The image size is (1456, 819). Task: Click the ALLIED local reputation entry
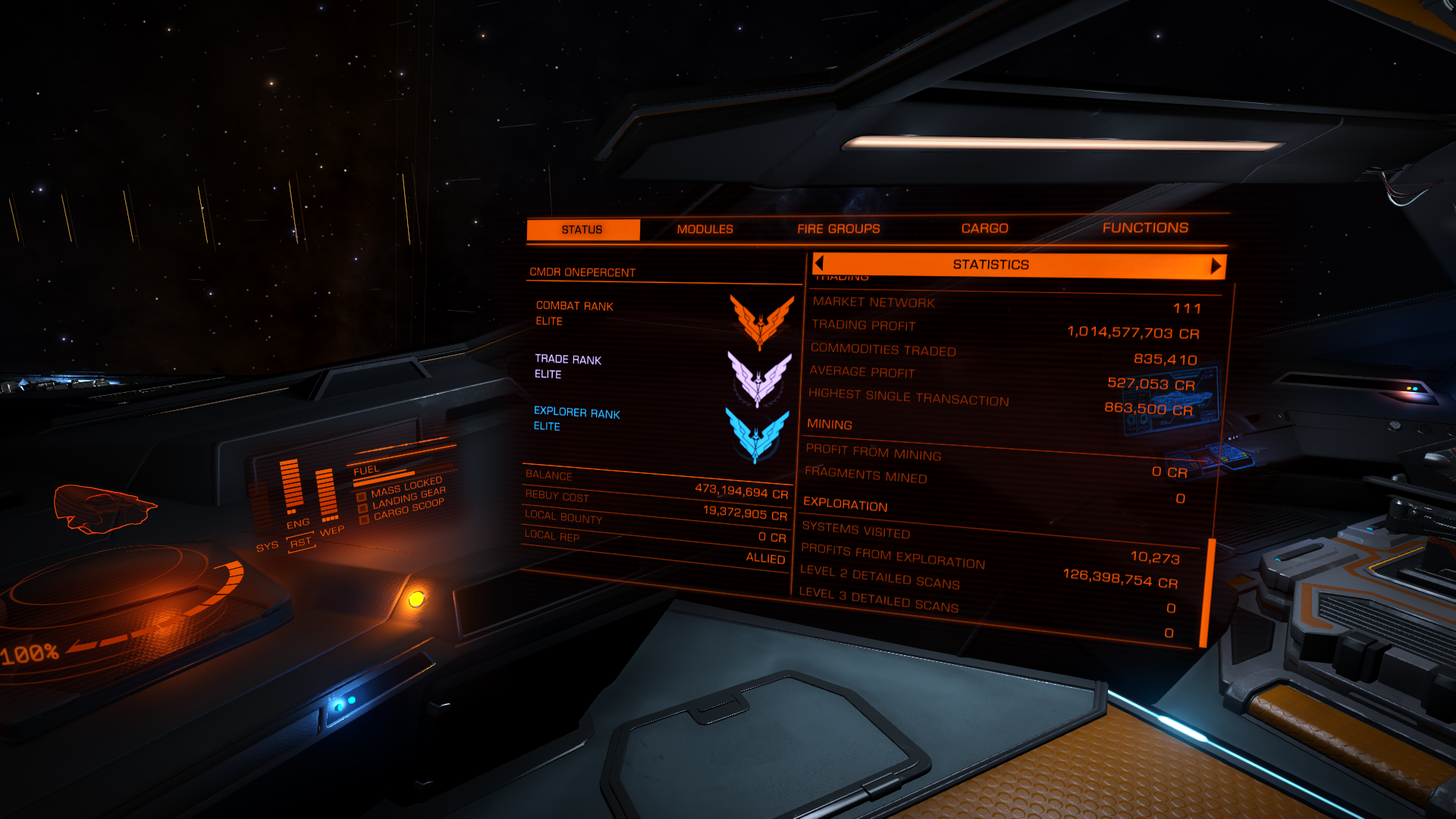(766, 559)
